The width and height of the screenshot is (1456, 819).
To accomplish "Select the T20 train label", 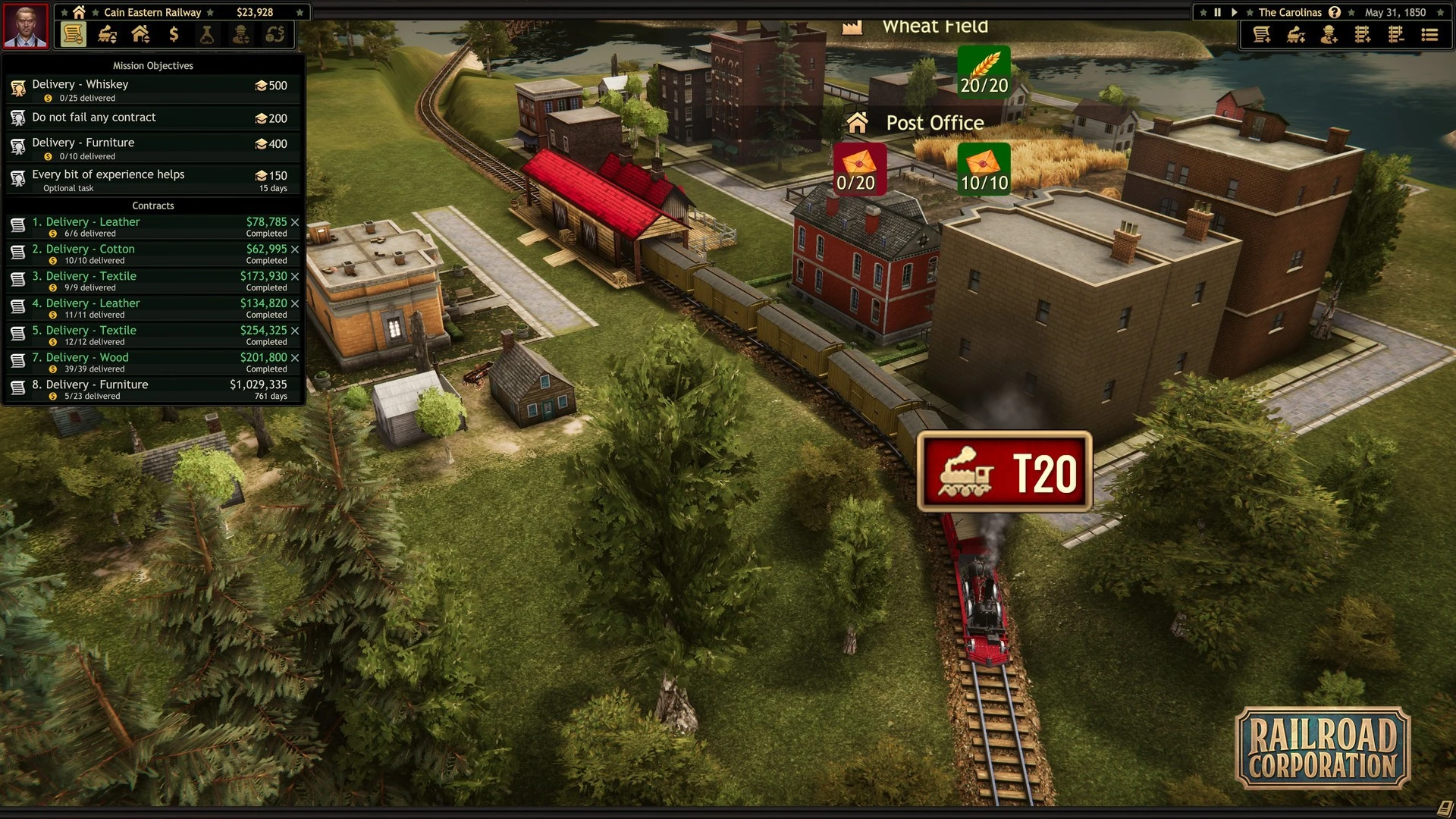I will click(x=1004, y=472).
